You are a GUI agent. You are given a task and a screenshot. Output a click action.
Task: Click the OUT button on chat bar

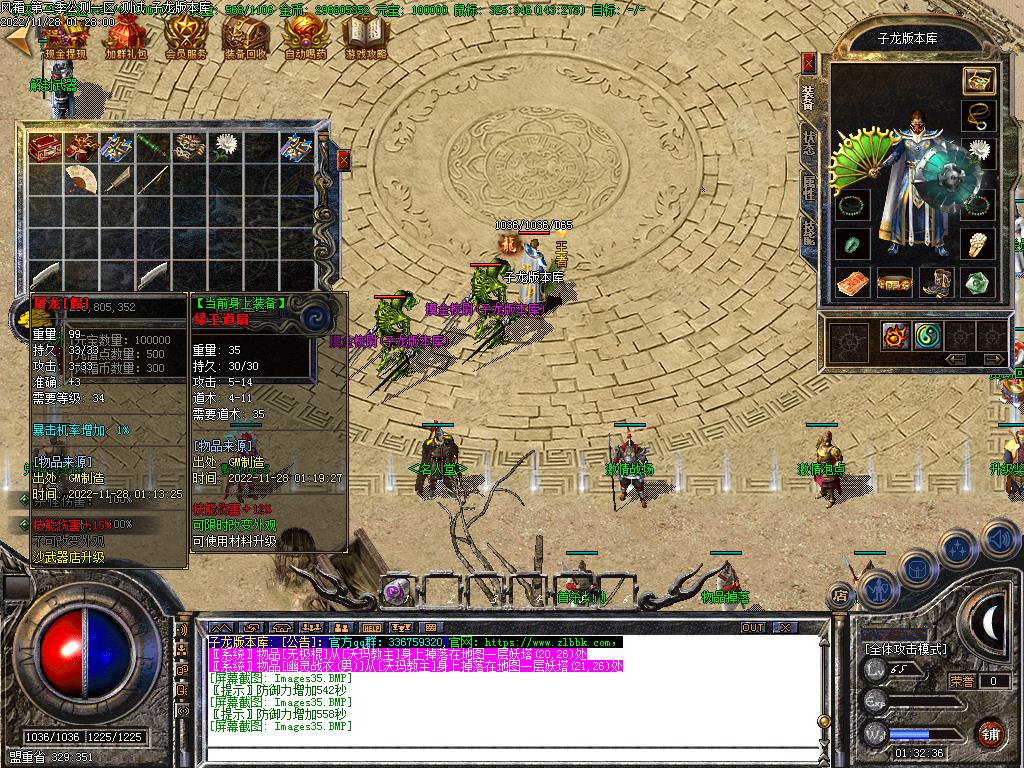752,628
